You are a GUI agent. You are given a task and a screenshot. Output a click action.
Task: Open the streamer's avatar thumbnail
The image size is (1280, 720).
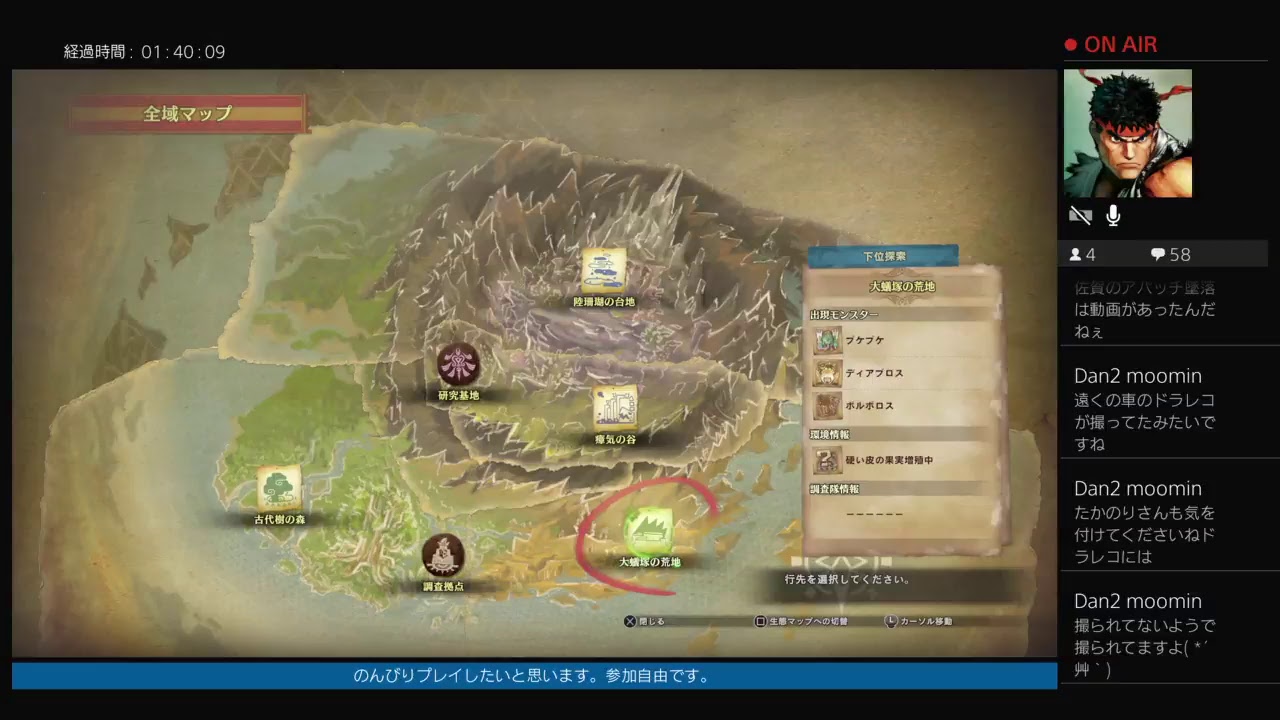pos(1127,133)
